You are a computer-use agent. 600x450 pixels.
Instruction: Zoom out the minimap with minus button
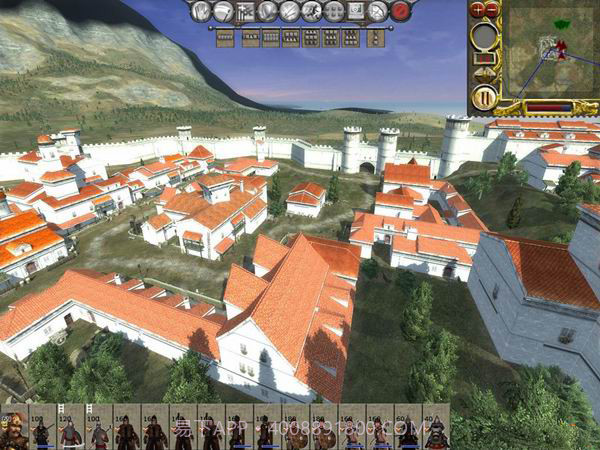tap(492, 9)
